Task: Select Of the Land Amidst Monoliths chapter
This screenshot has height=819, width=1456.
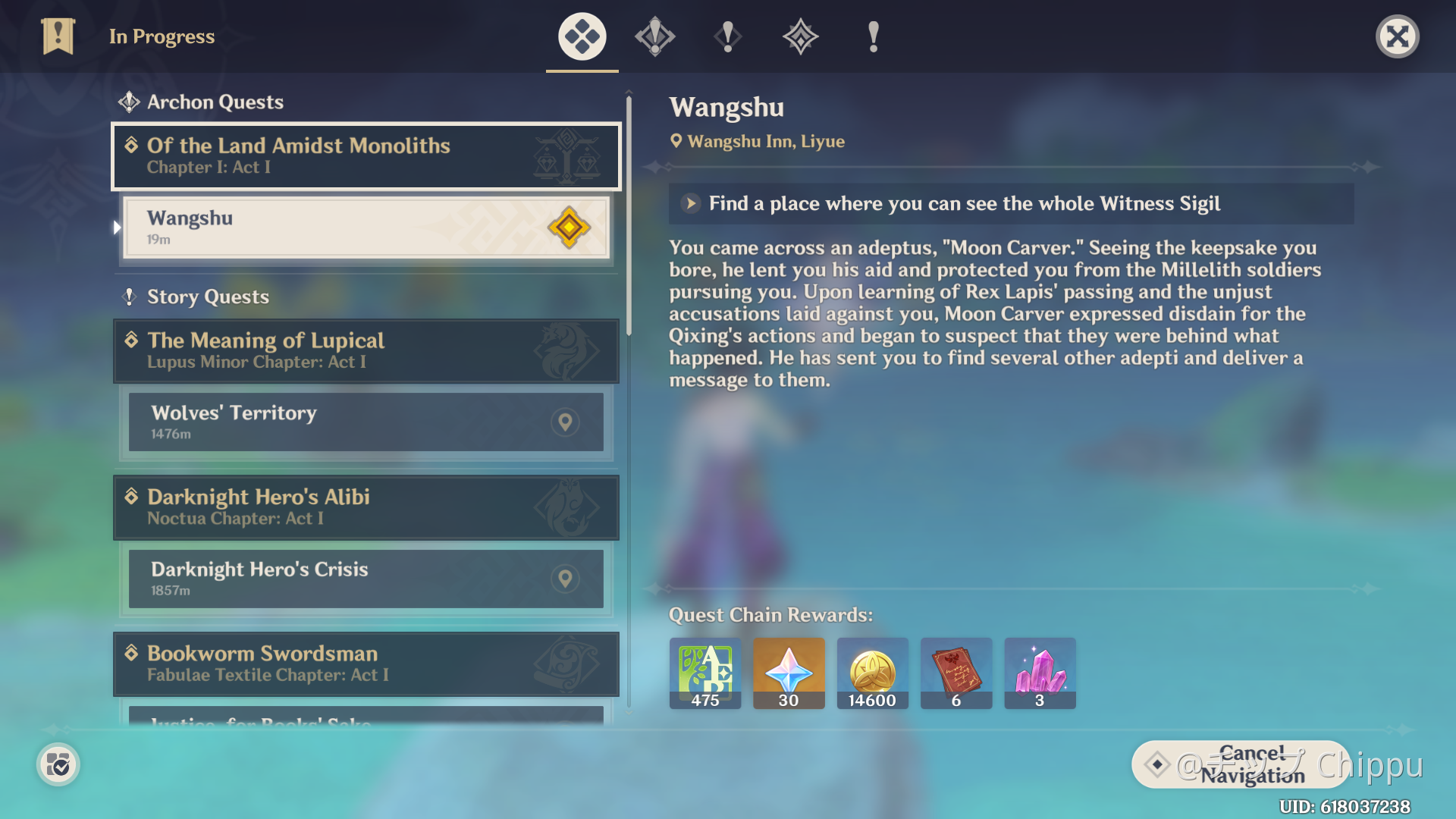Action: point(366,156)
